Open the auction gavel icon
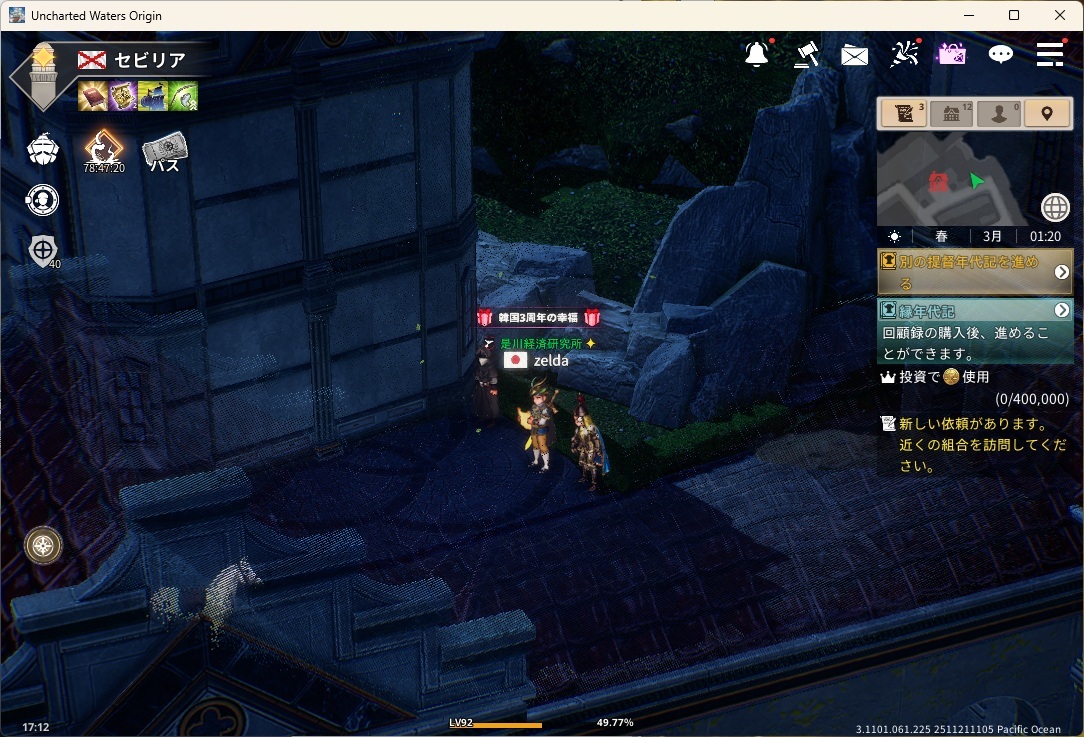The height and width of the screenshot is (737, 1084). coord(806,55)
